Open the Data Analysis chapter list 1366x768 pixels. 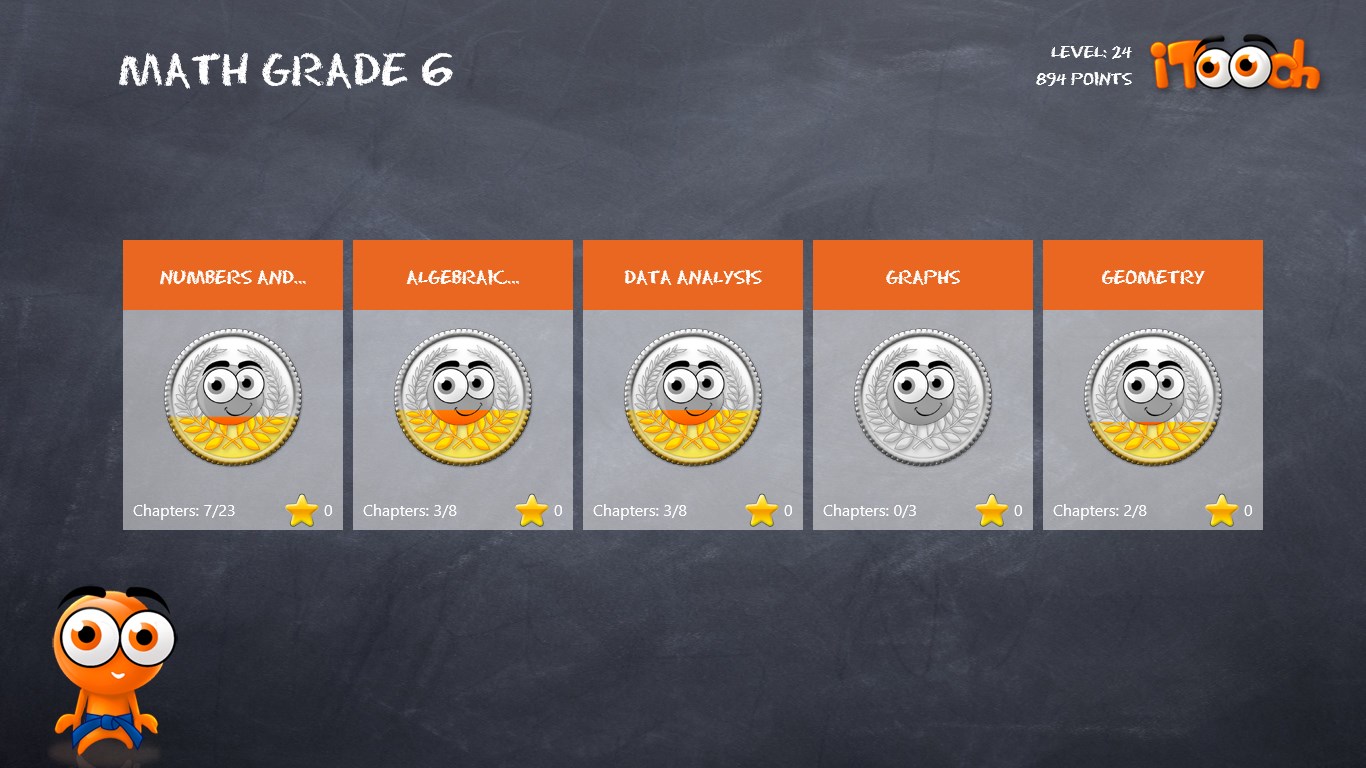pyautogui.click(x=692, y=275)
